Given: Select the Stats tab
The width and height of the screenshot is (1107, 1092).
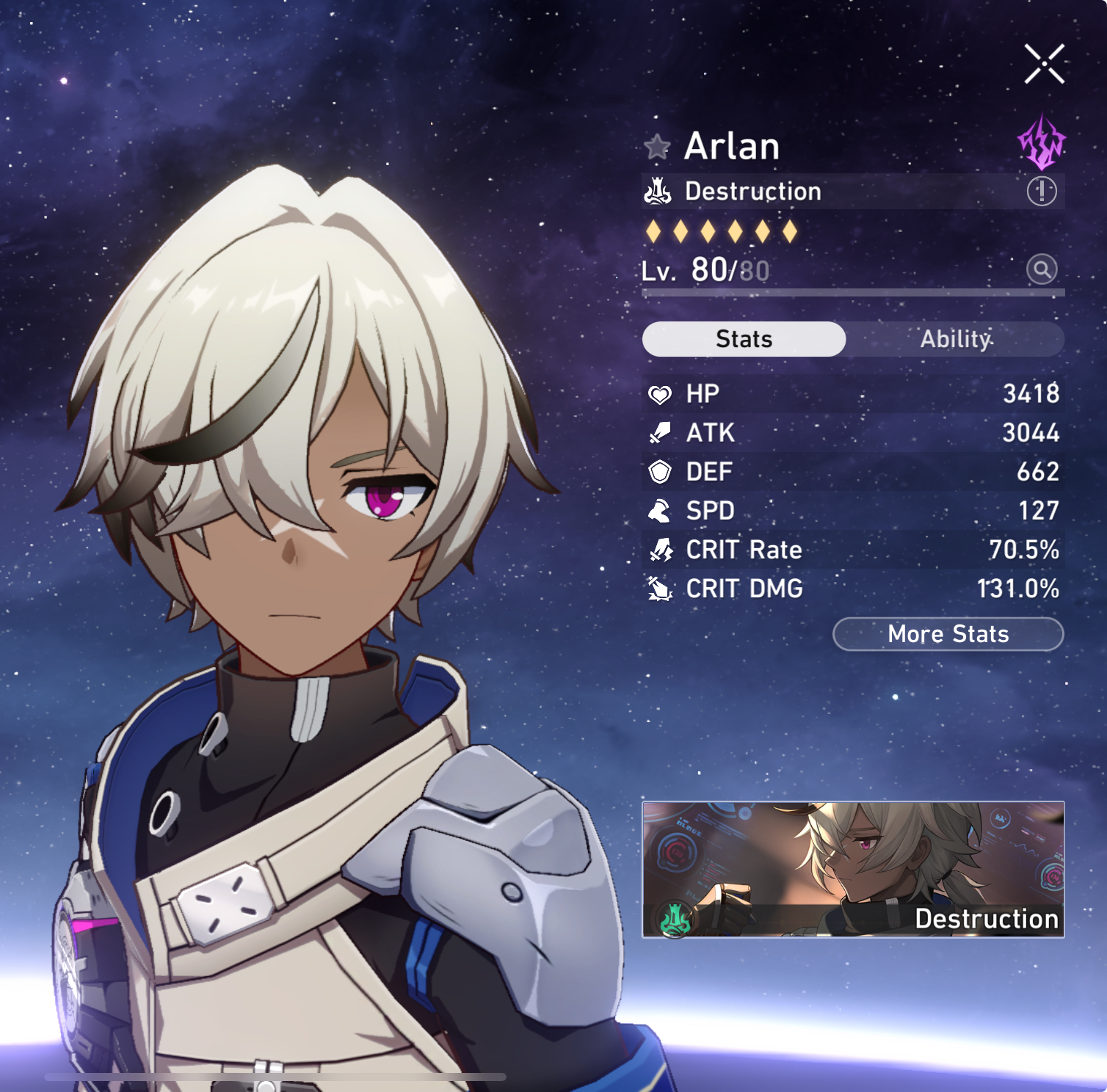Looking at the screenshot, I should [744, 339].
